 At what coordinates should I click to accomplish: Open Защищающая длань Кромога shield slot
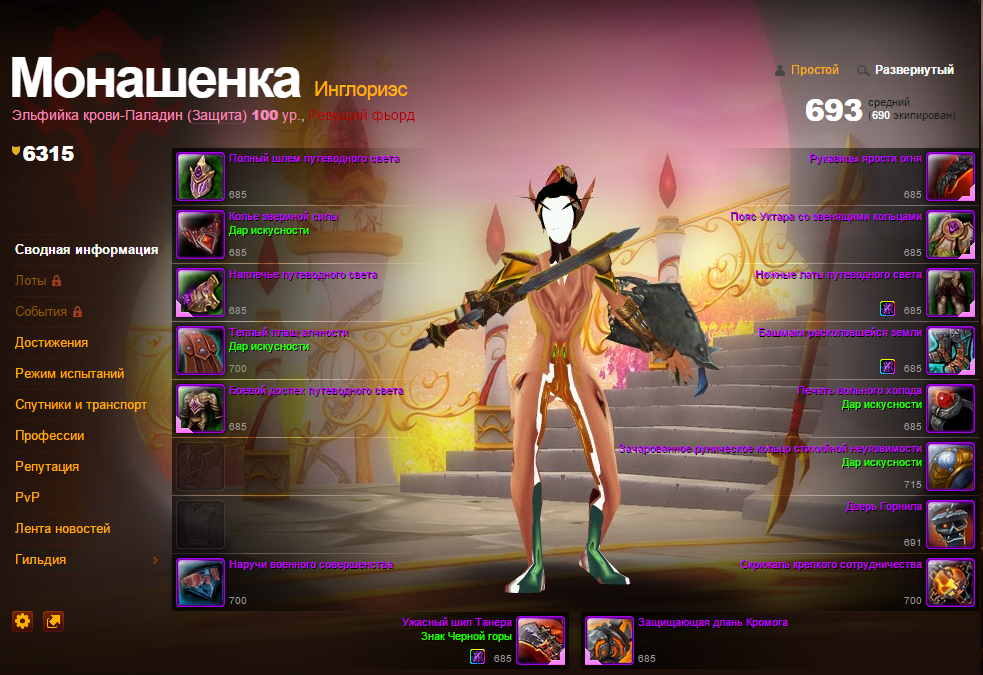pos(609,641)
